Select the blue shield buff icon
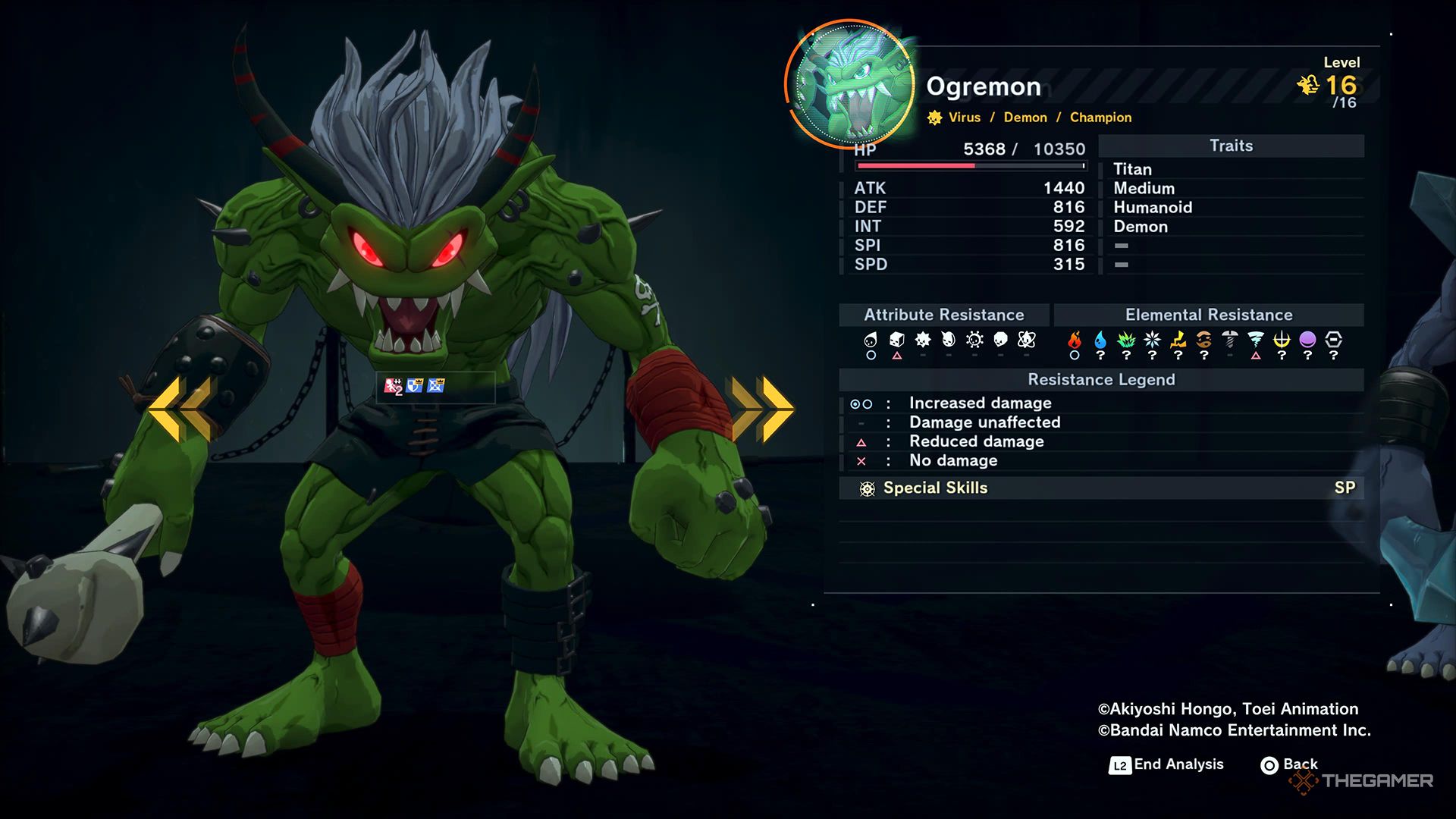This screenshot has height=819, width=1456. [x=414, y=386]
